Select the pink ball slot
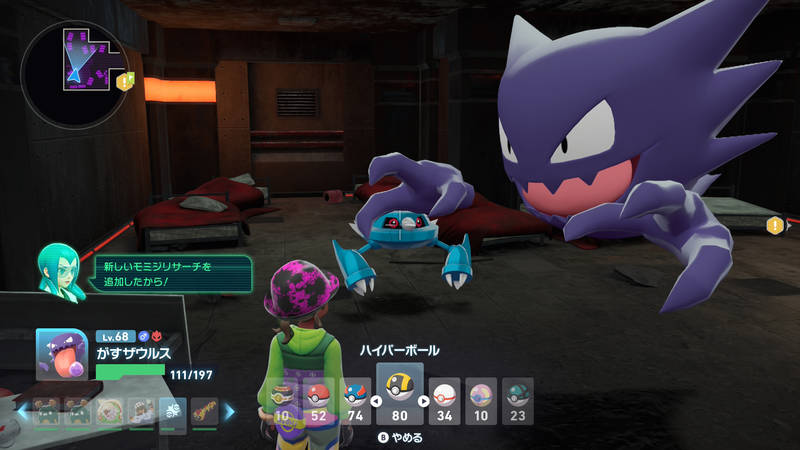This screenshot has width=800, height=450. (x=480, y=400)
